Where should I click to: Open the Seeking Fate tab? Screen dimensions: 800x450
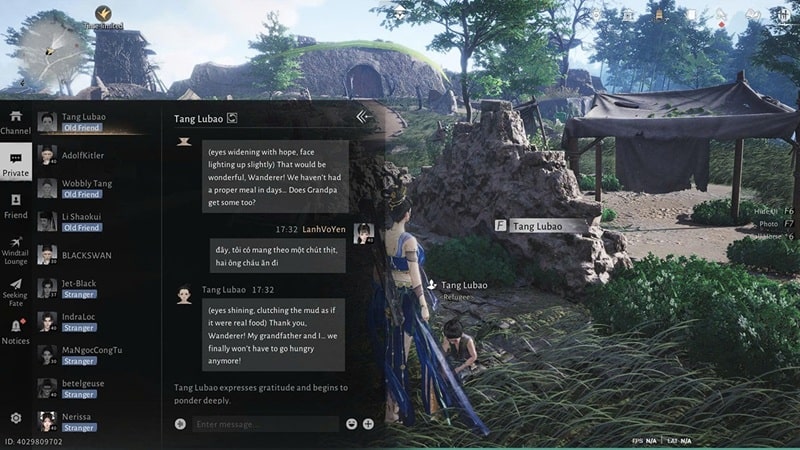[x=16, y=291]
